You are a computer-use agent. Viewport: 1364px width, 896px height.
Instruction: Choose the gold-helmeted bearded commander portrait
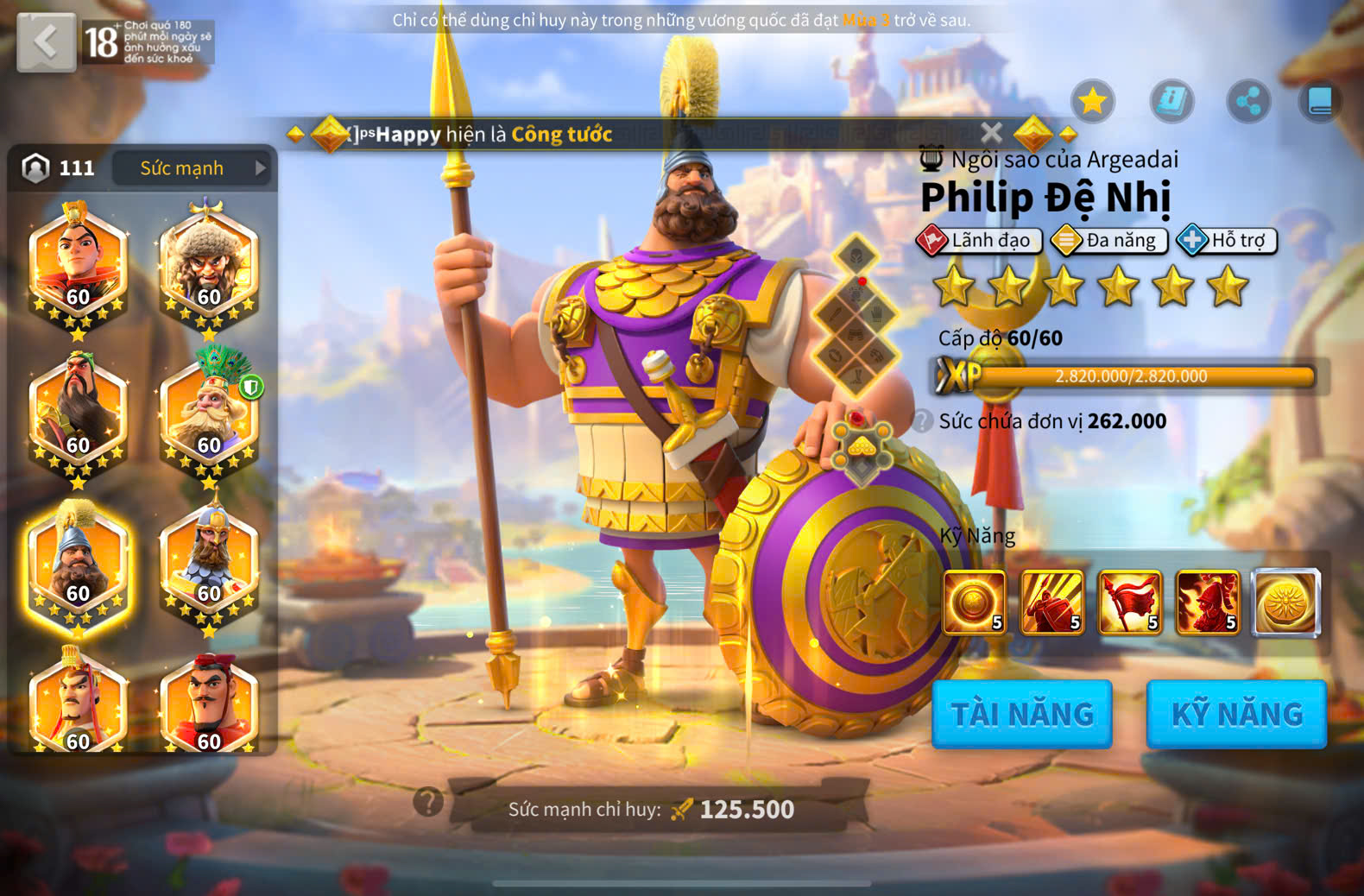209,563
